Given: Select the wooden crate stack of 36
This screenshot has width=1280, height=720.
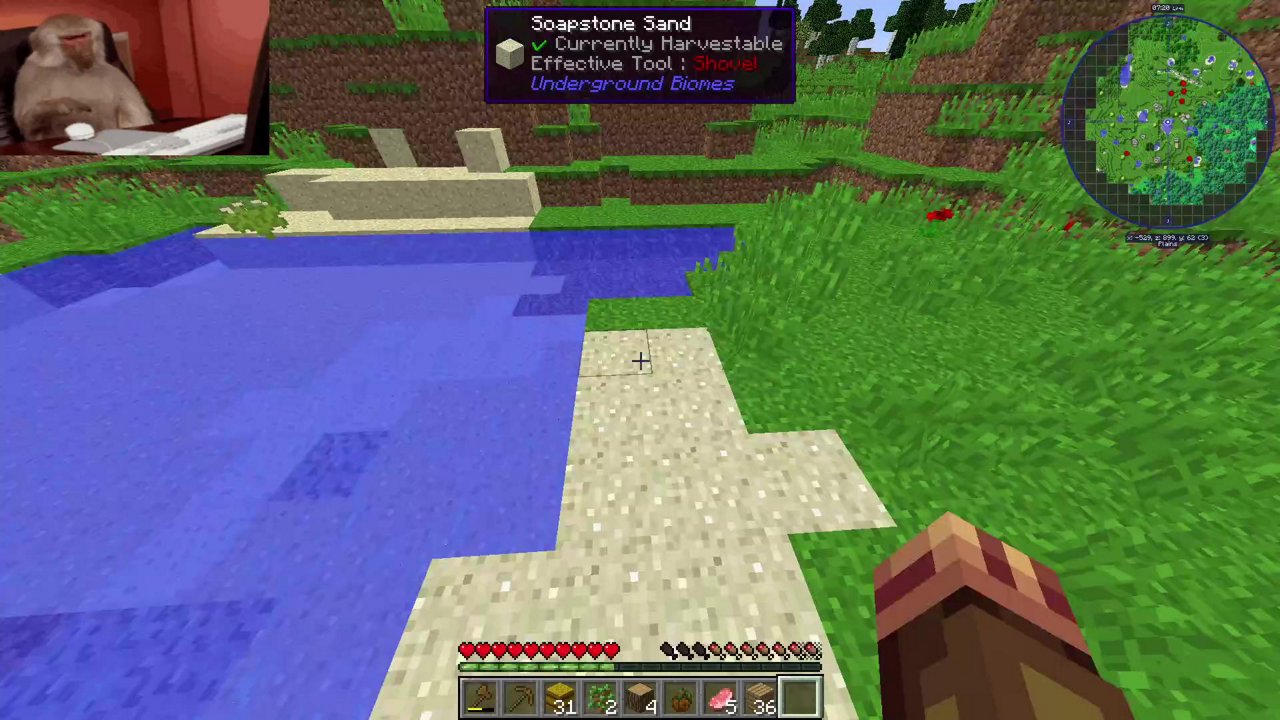Looking at the screenshot, I should tap(758, 696).
